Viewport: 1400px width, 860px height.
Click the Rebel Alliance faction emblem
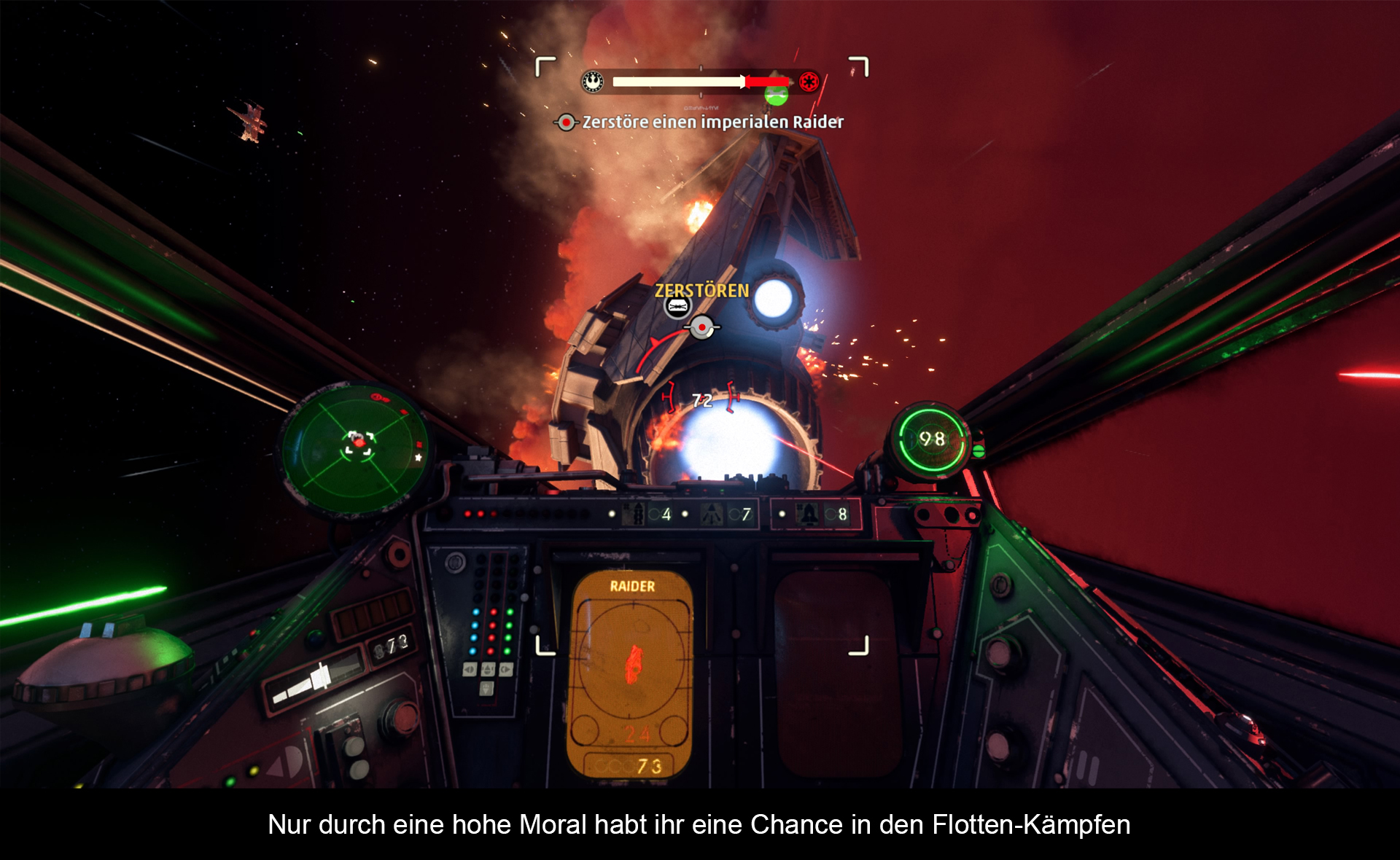[593, 82]
